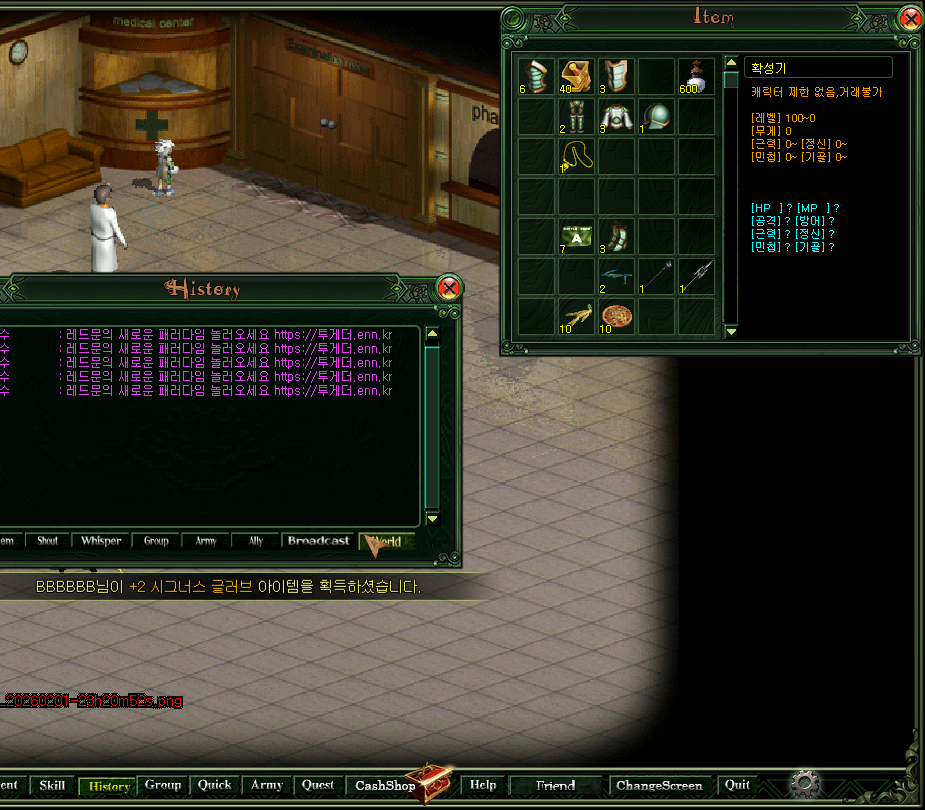Screen dimensions: 925x810
Task: Open the Skill menu
Action: coord(52,786)
